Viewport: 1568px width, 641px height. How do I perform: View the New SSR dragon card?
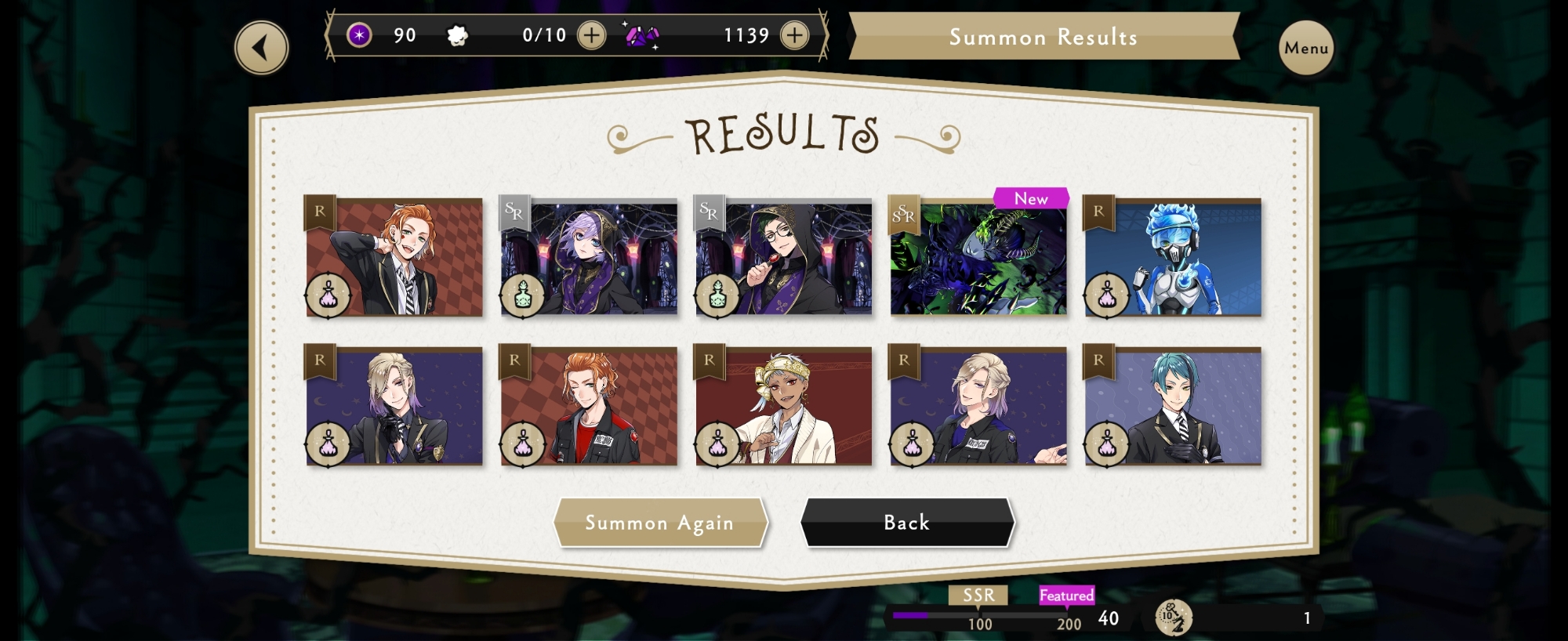click(978, 257)
